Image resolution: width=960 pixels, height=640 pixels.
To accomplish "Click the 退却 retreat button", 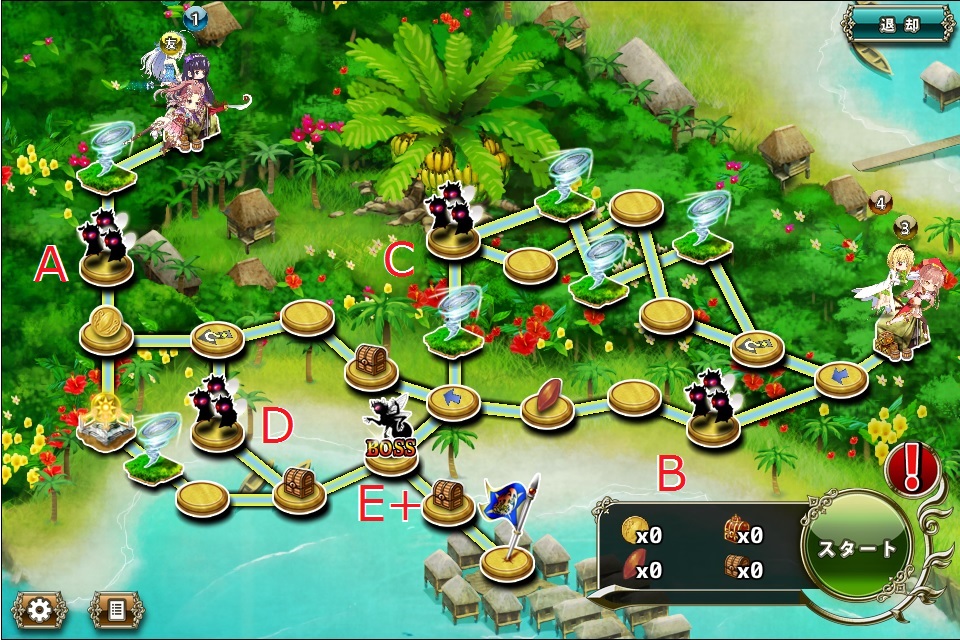I will tap(899, 24).
